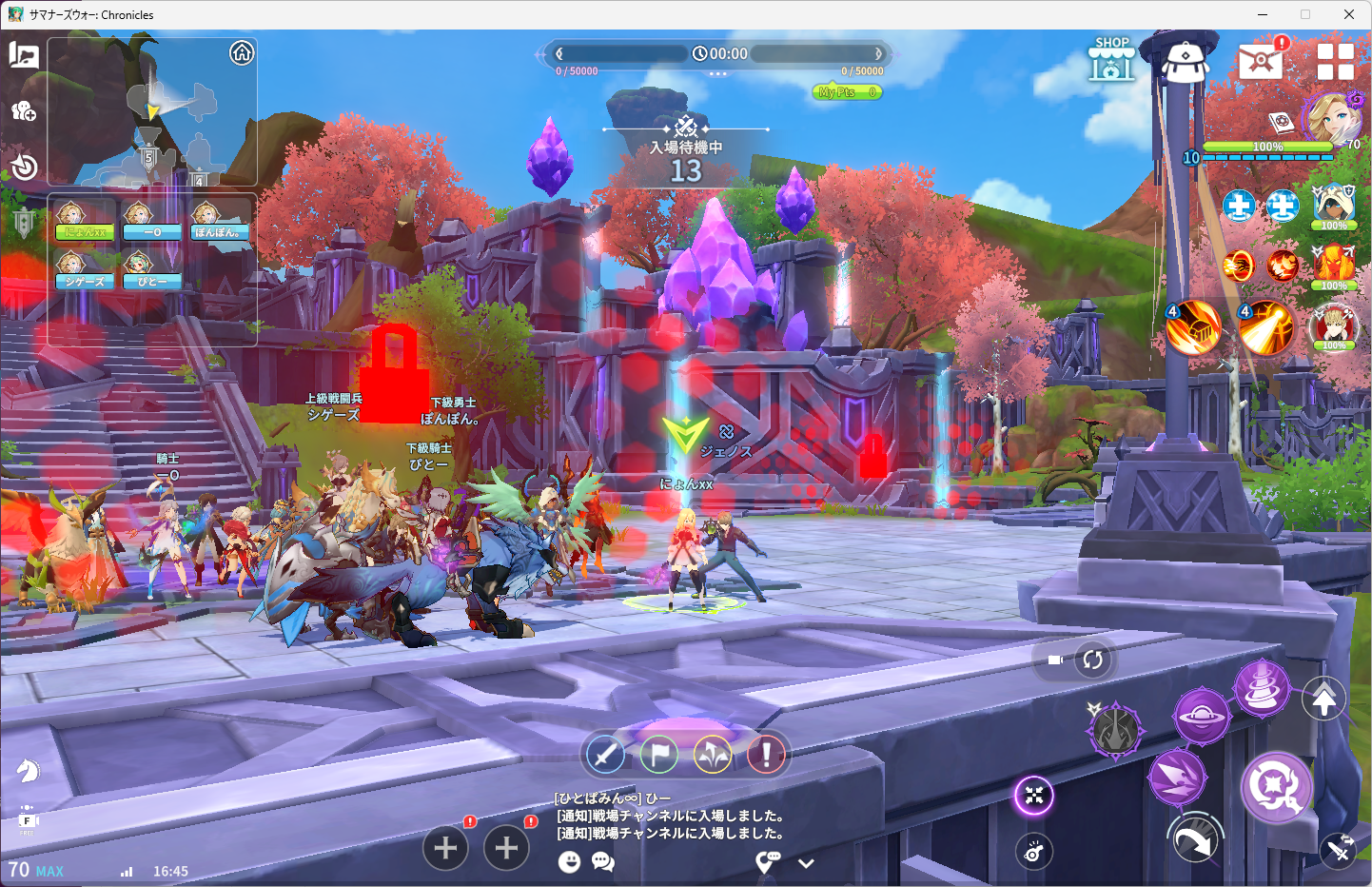Select party member ぽんぽん。 portrait
Viewport: 1372px width, 887px height.
[x=220, y=220]
